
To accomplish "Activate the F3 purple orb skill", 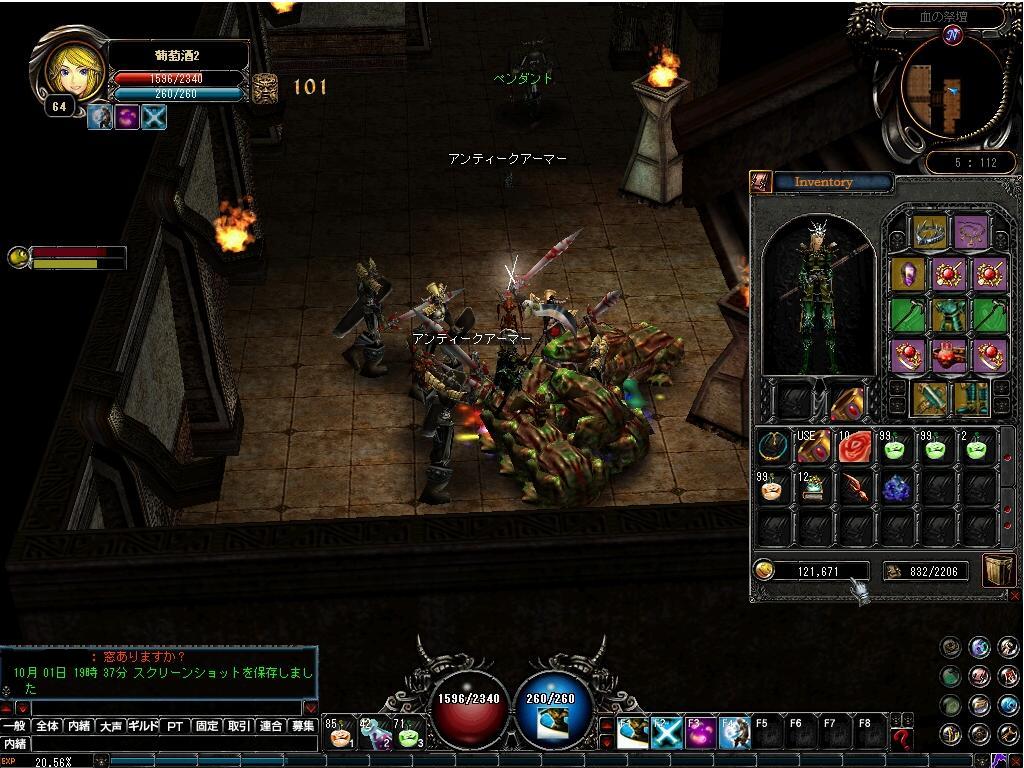I will click(700, 733).
